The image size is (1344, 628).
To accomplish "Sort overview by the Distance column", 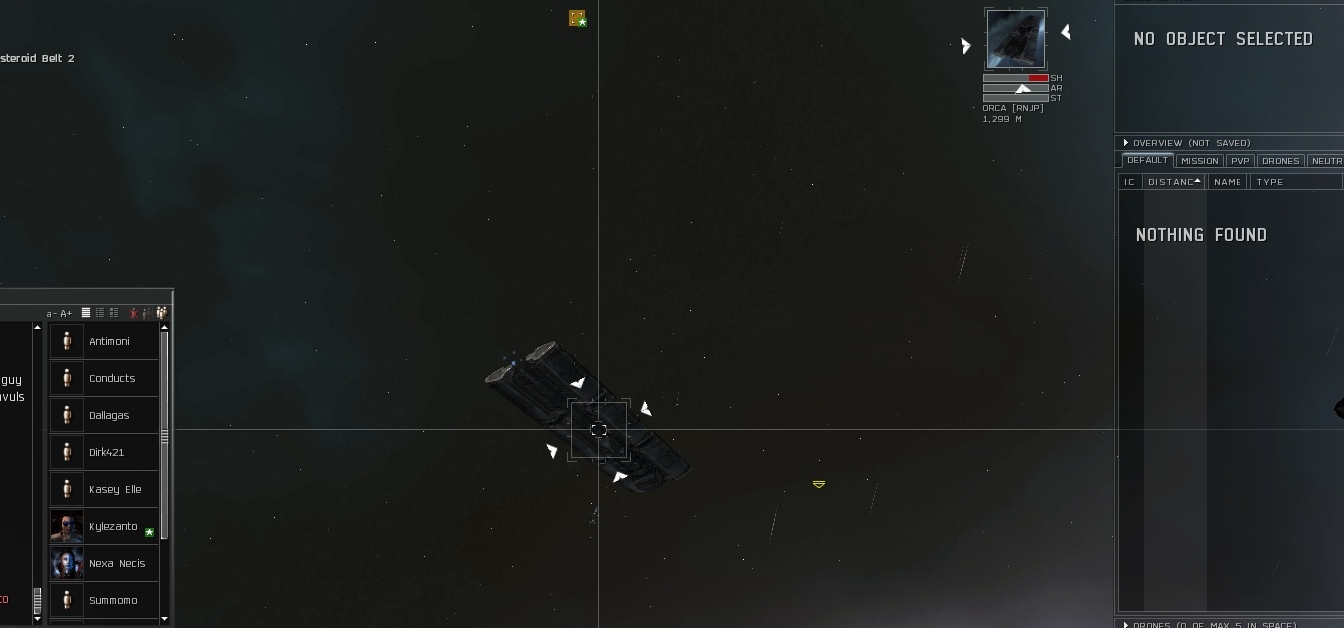I will click(x=1171, y=182).
